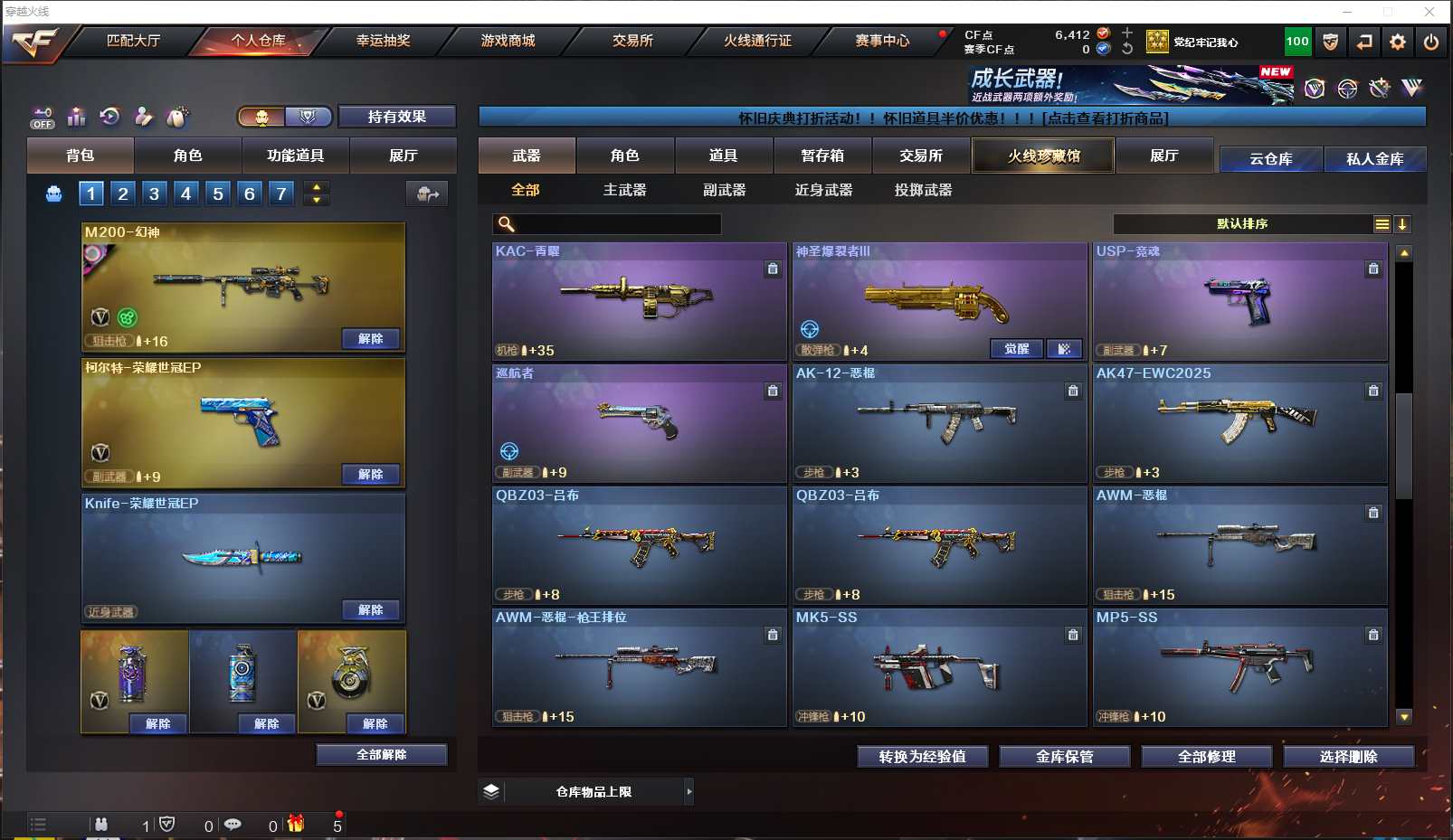Screen dimensions: 1453x840
Task: Select the KAC-青耀 machine gun
Action: pos(639,300)
